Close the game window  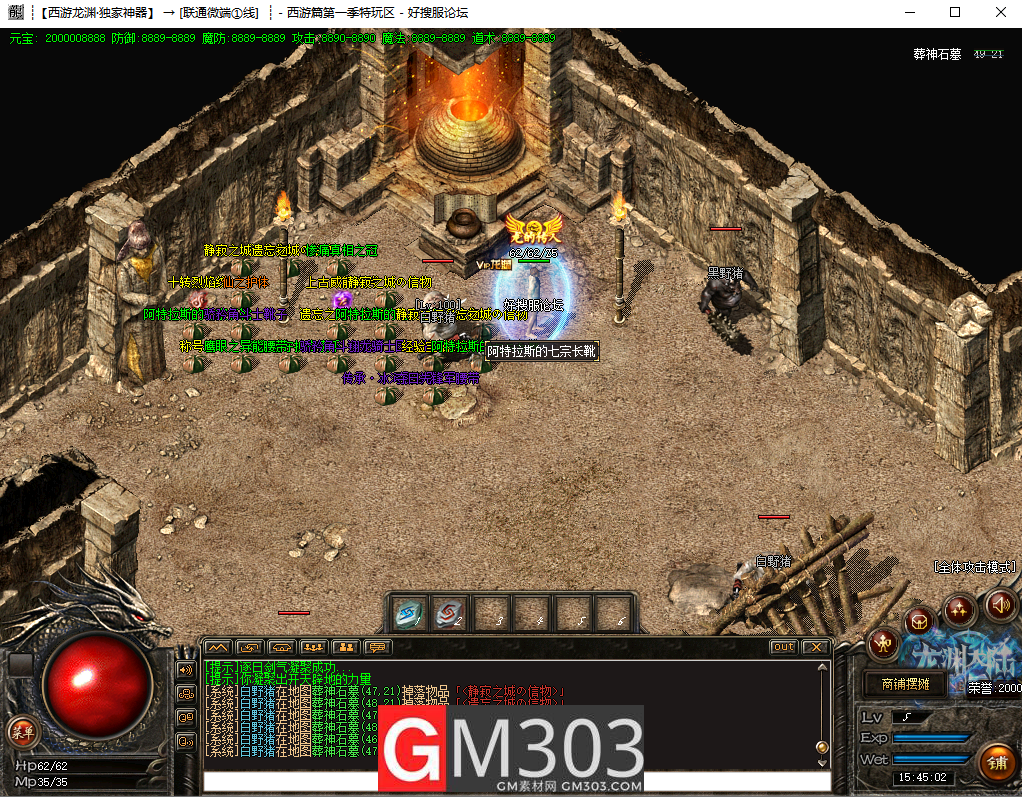tap(1000, 12)
